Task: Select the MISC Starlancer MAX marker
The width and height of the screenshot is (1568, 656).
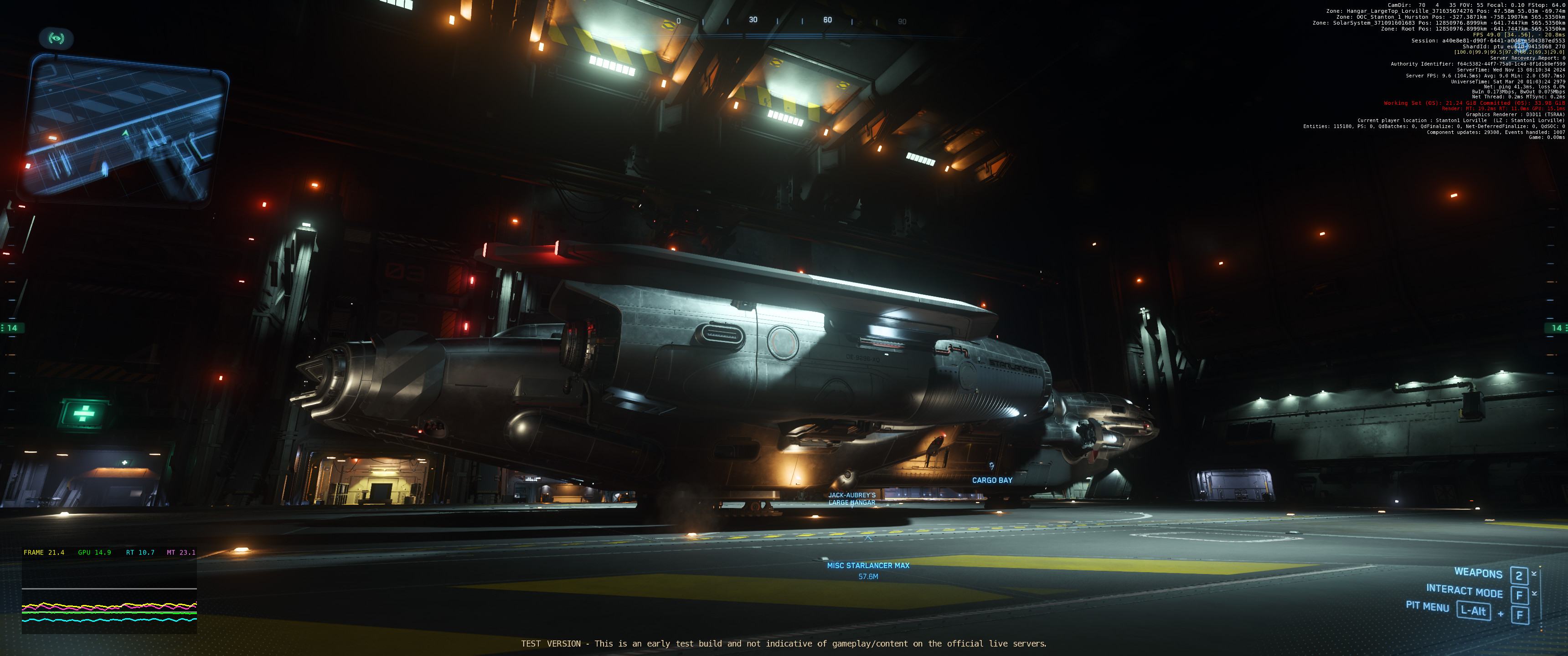Action: (868, 565)
